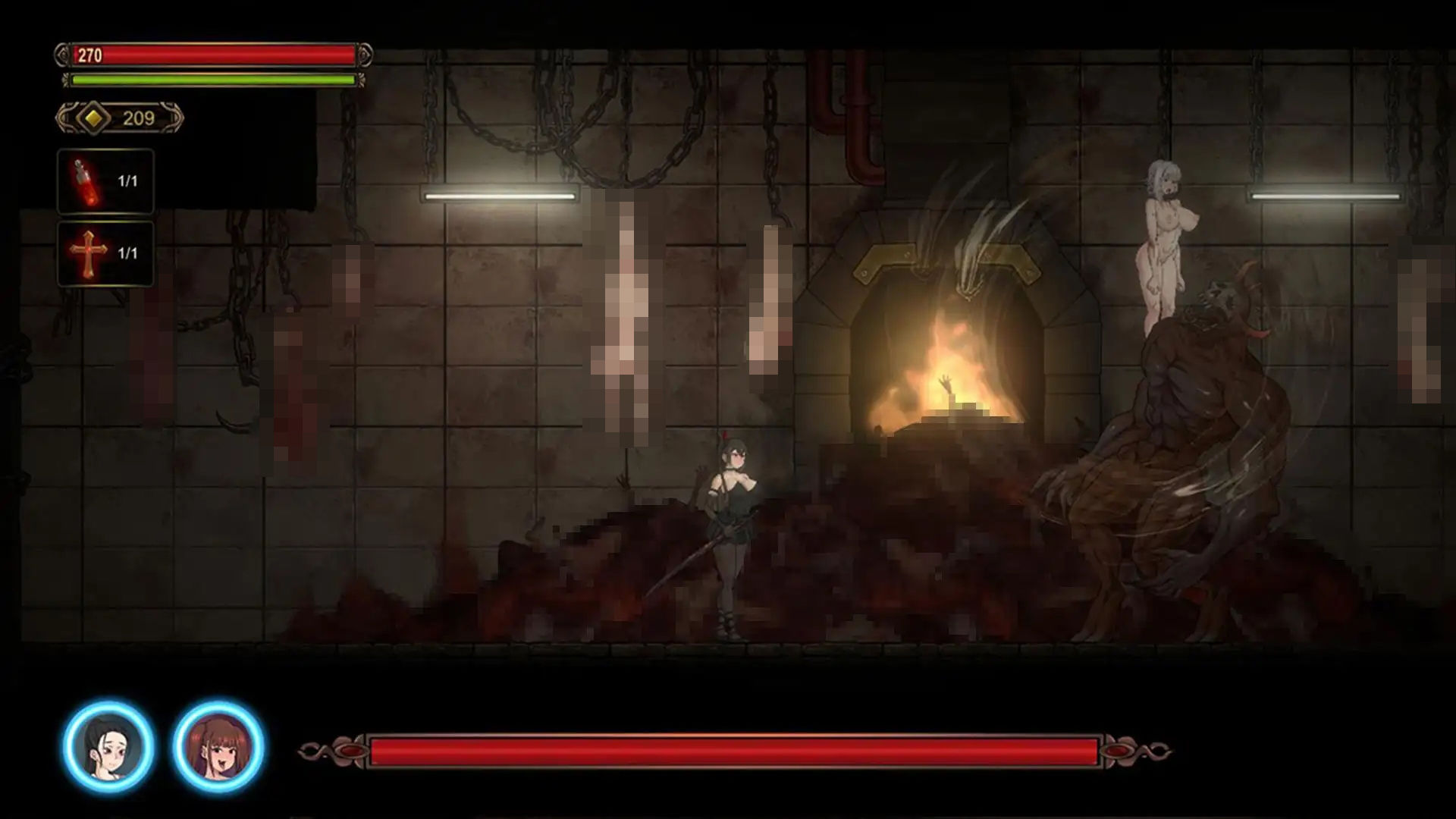The width and height of the screenshot is (1456, 819).
Task: Use the red cross relic slot
Action: pos(105,253)
